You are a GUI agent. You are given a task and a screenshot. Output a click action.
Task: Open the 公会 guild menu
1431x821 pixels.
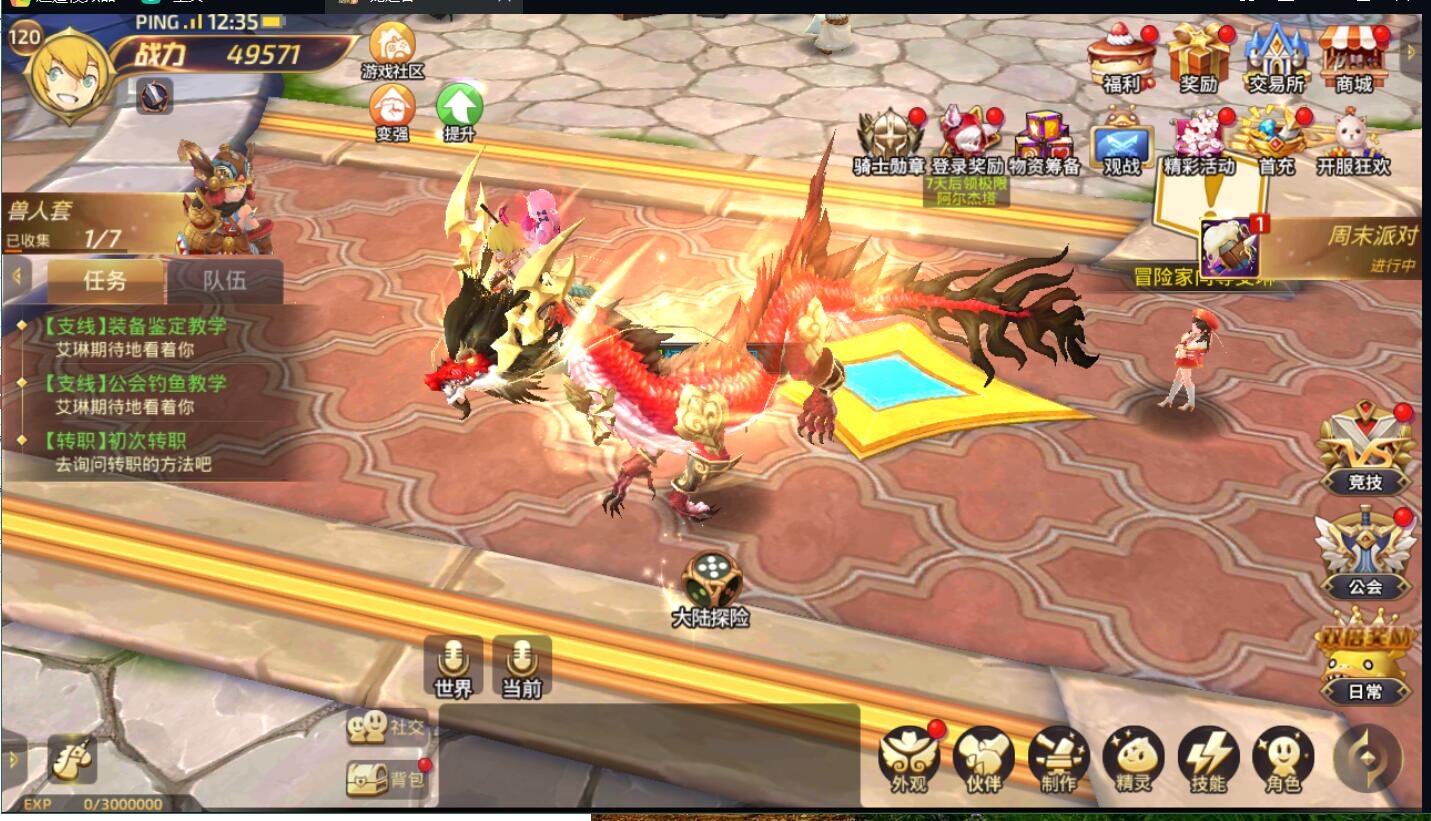pyautogui.click(x=1365, y=553)
